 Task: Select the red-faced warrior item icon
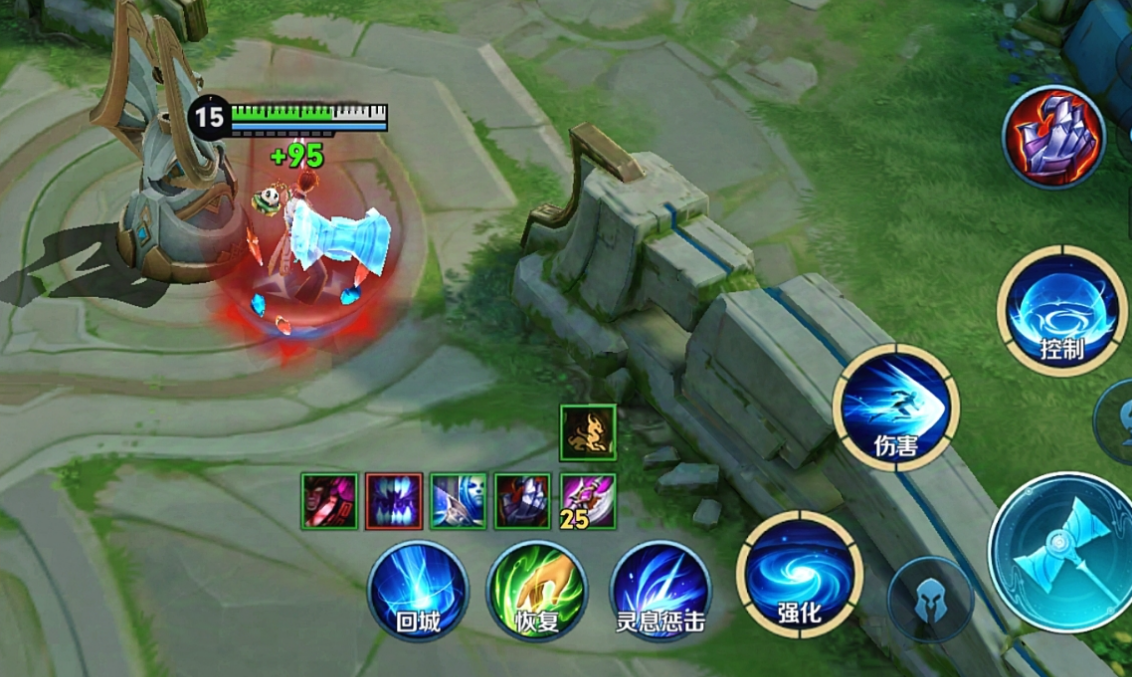[329, 500]
